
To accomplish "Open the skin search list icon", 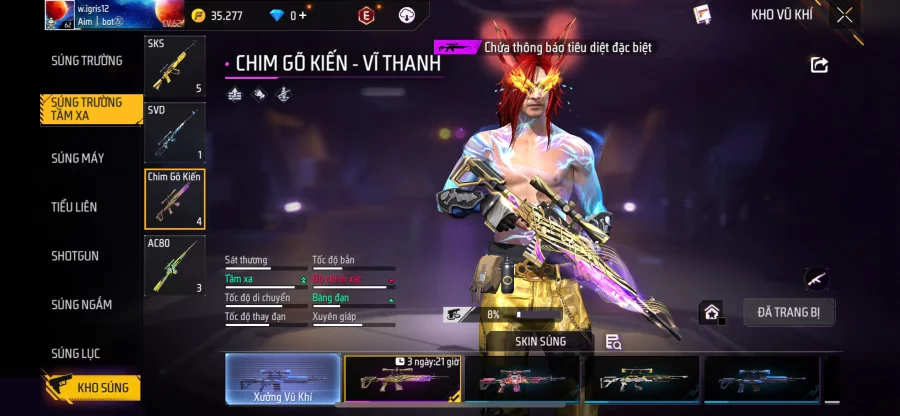I will click(614, 342).
